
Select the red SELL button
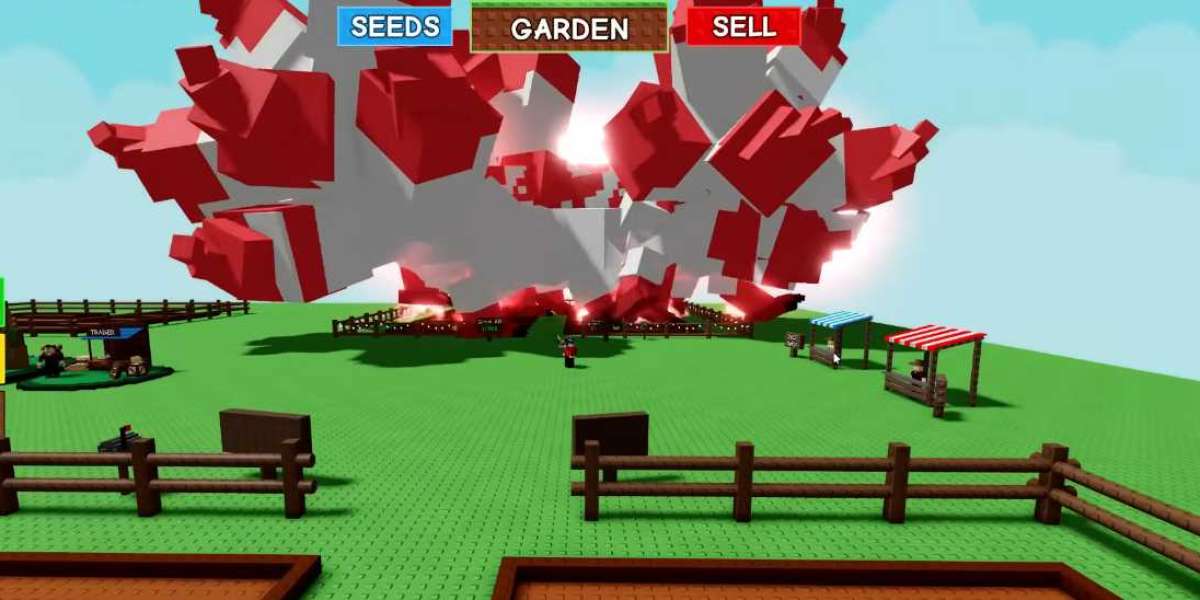tap(743, 27)
